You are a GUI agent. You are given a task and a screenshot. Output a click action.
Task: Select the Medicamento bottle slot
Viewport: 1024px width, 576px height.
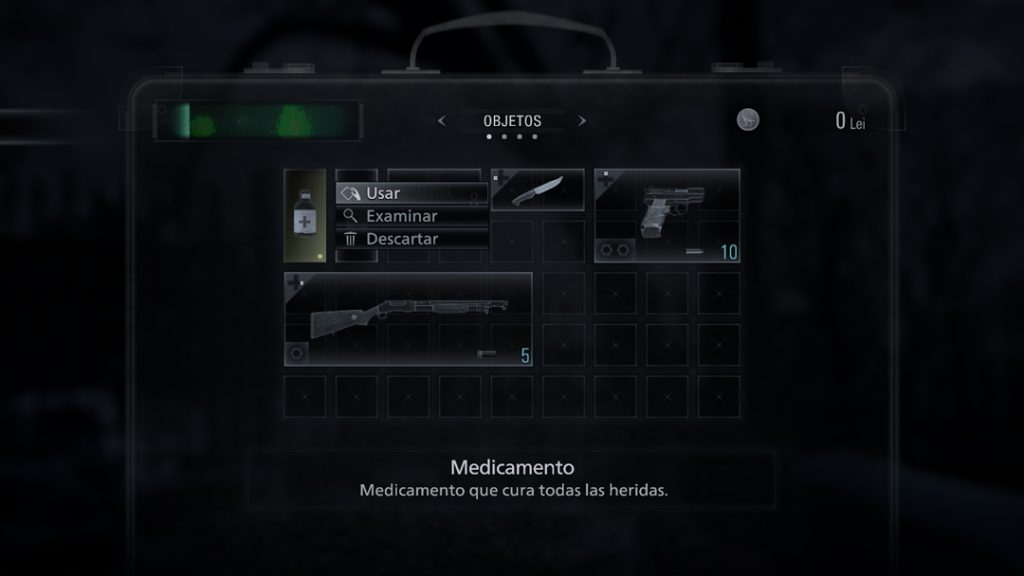point(305,215)
